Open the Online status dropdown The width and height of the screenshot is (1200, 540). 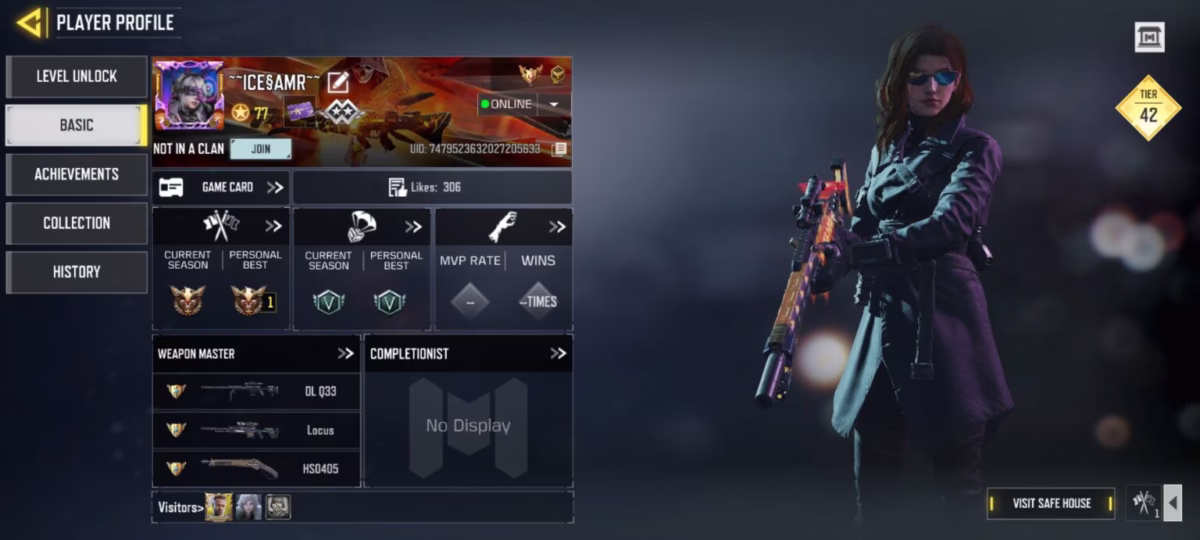554,104
